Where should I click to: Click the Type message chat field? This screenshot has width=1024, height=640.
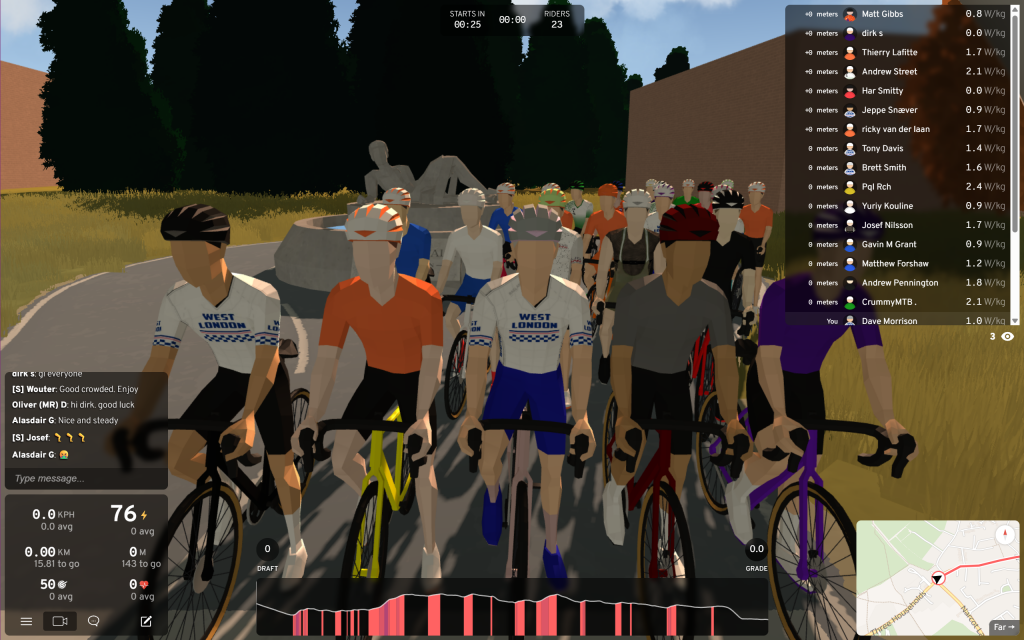pos(84,478)
